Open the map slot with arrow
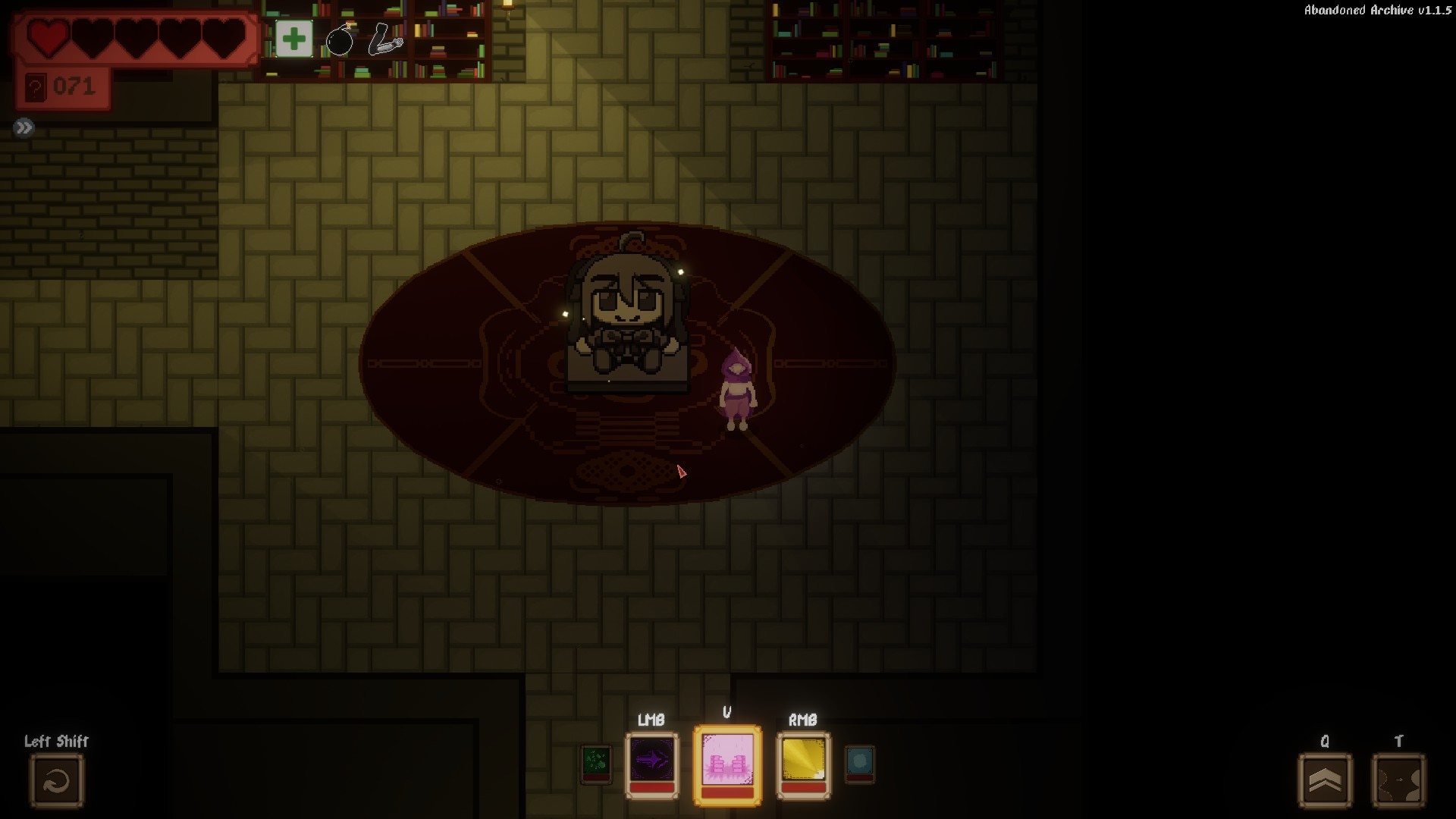Image resolution: width=1456 pixels, height=819 pixels. pyautogui.click(x=1398, y=780)
